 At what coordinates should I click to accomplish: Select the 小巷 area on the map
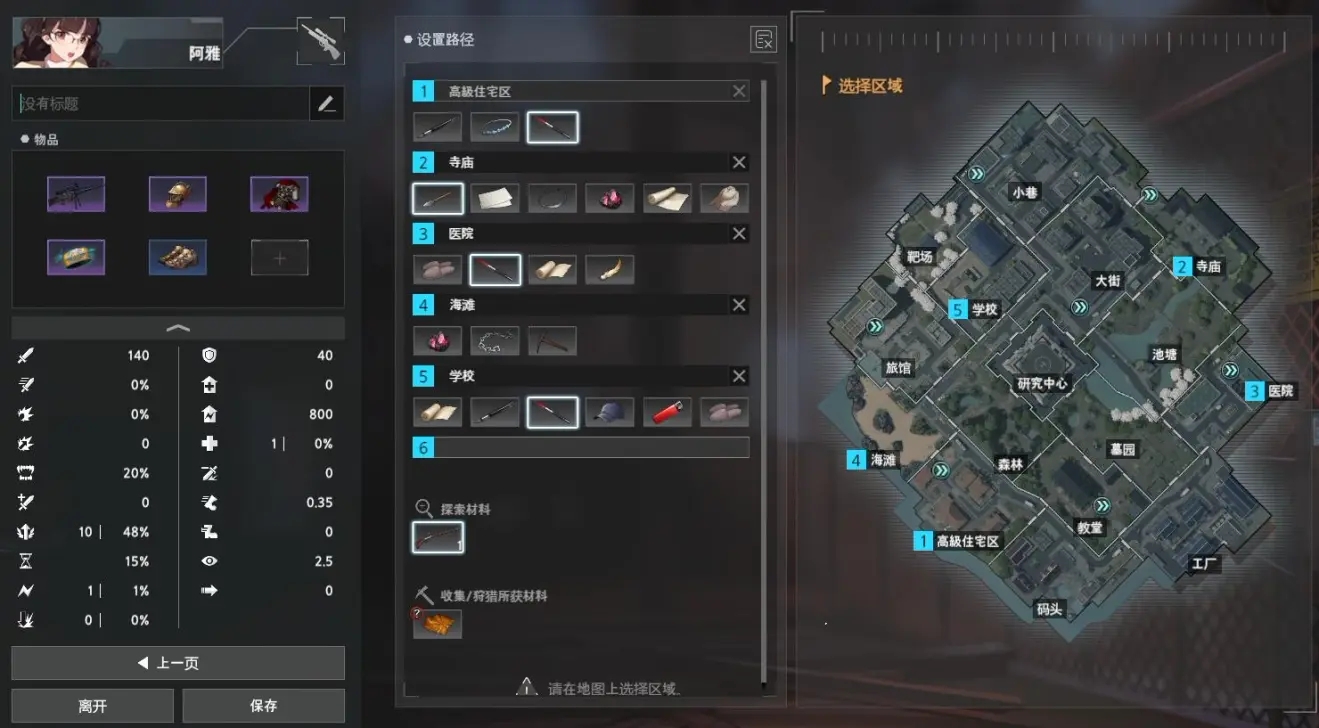1025,193
